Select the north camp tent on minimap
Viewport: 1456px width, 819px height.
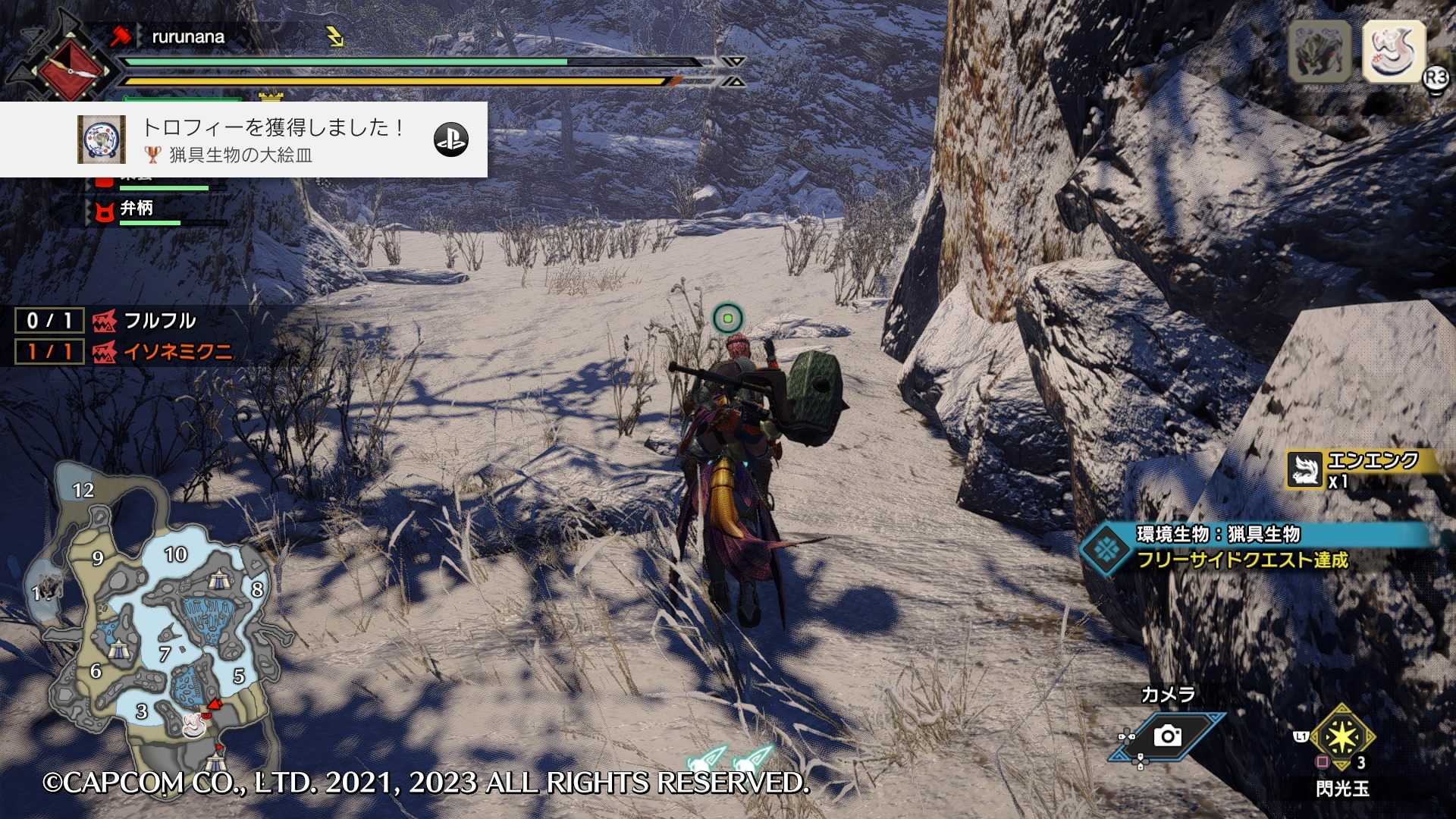(x=219, y=580)
